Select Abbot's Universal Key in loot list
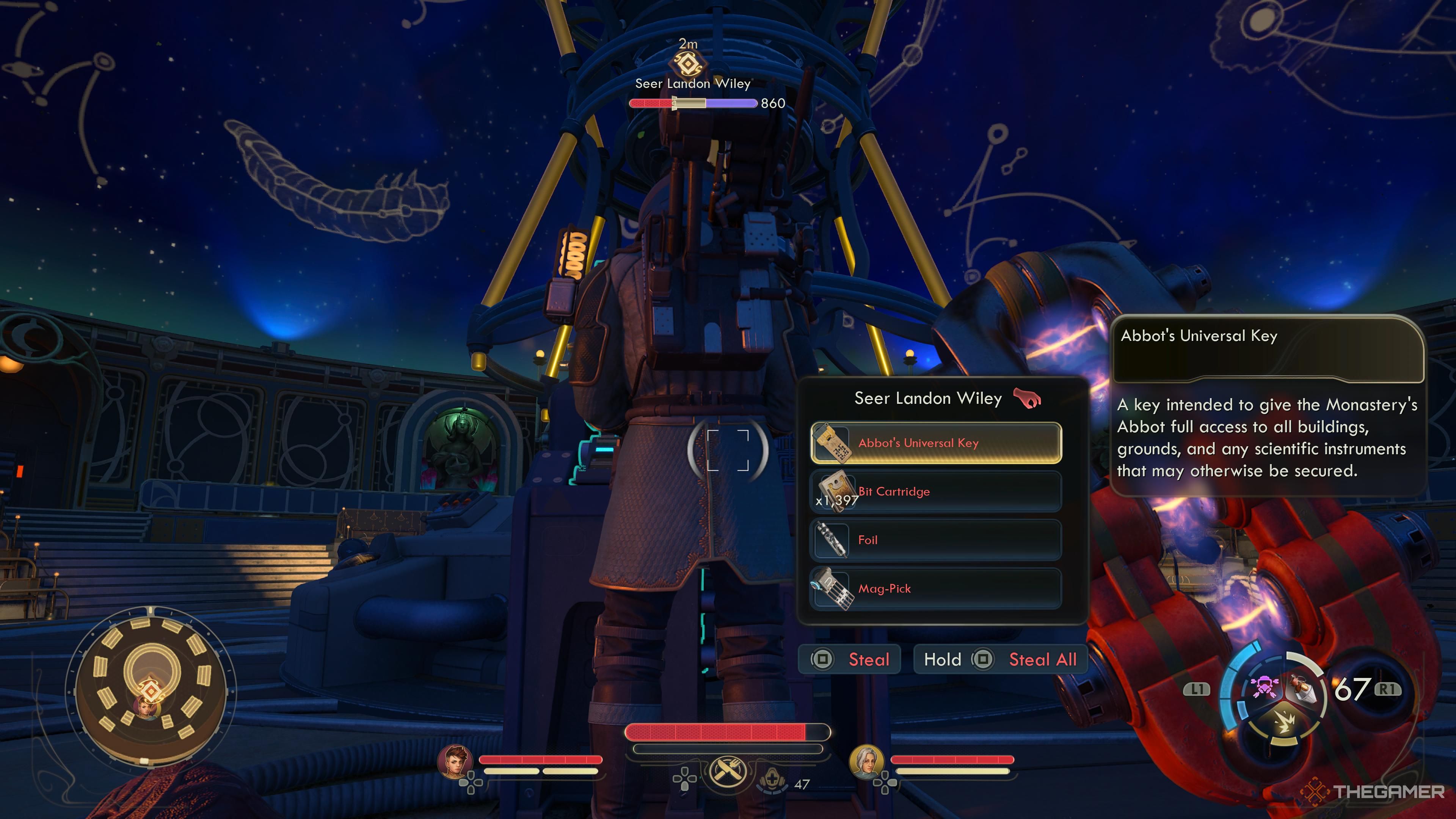 [x=935, y=443]
